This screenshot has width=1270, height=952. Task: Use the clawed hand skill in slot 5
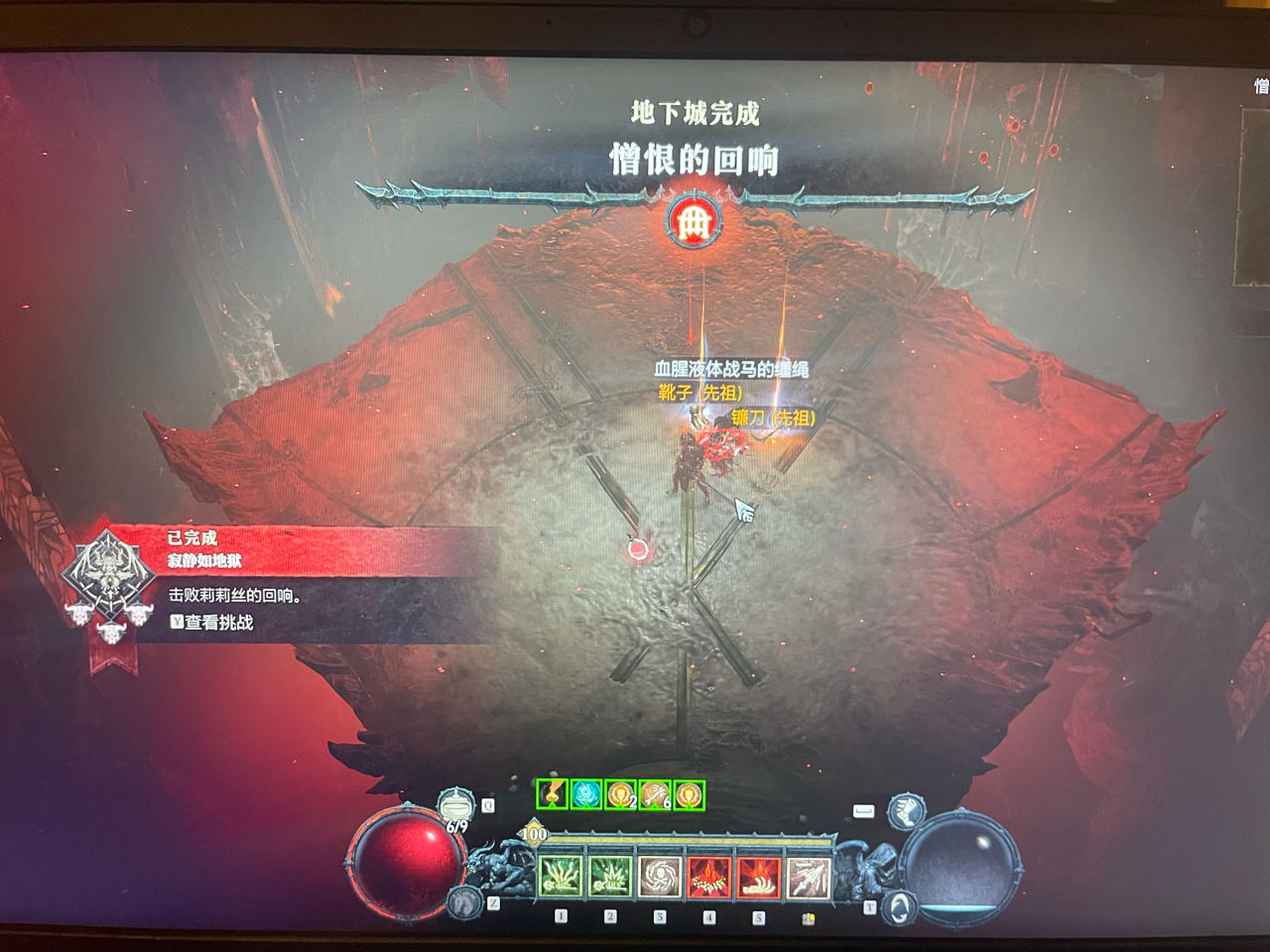(758, 875)
